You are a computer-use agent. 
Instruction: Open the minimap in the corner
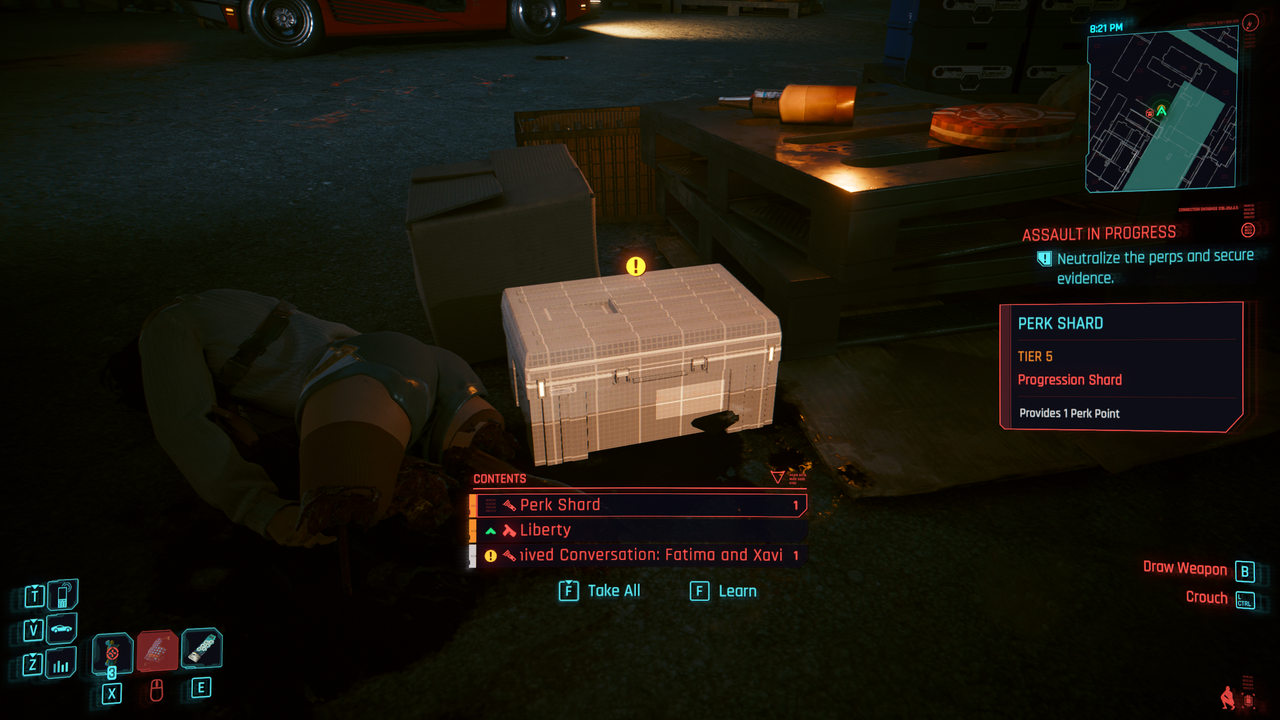[x=1162, y=108]
